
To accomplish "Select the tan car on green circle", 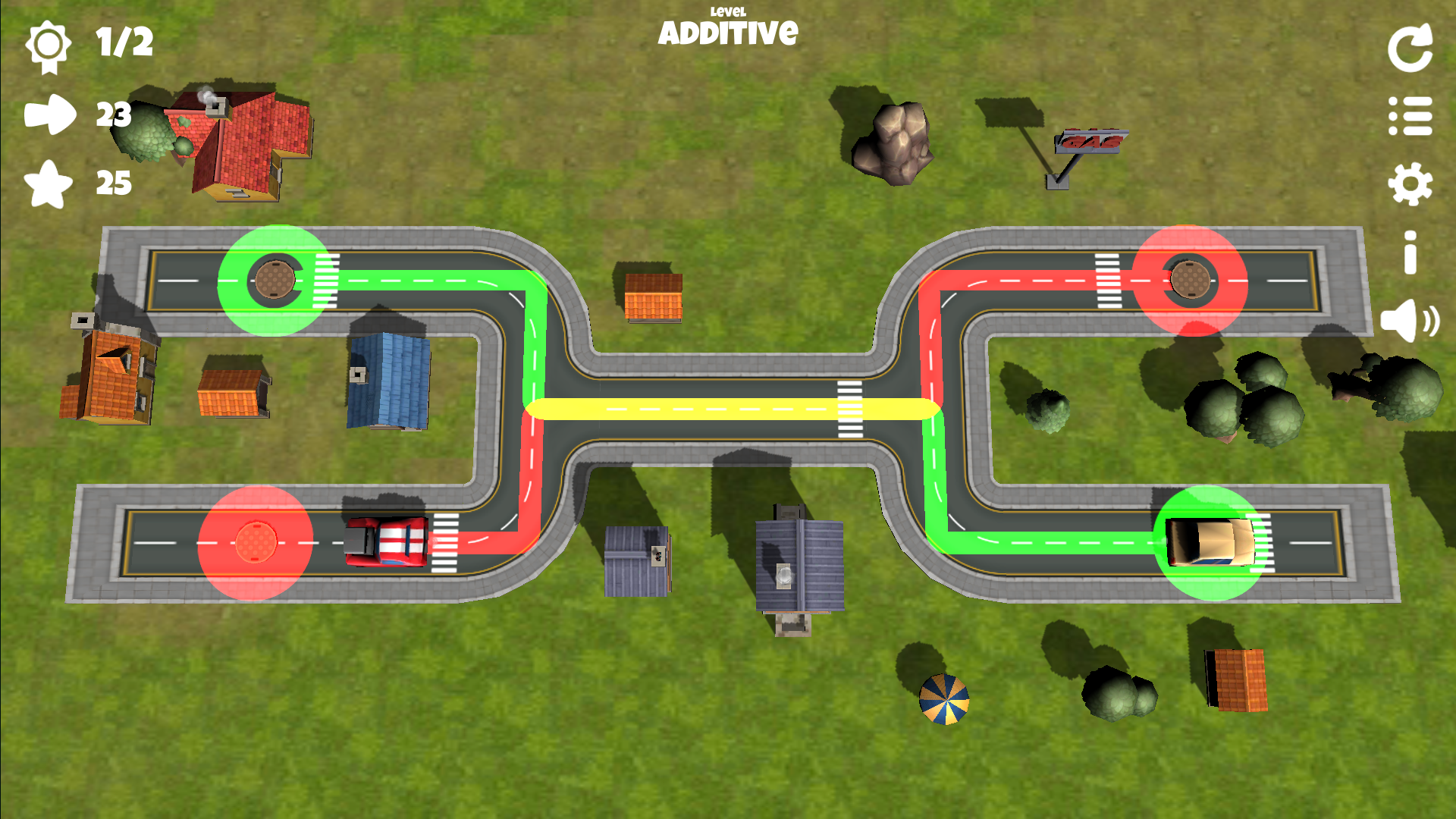I will coord(1209,542).
